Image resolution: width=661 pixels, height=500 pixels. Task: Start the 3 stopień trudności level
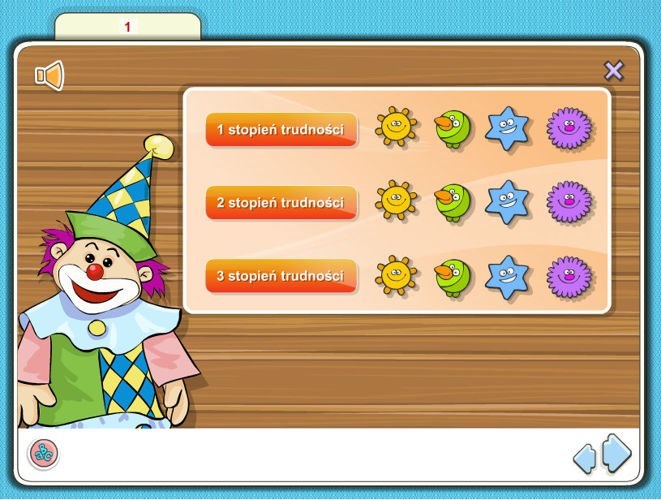(281, 276)
